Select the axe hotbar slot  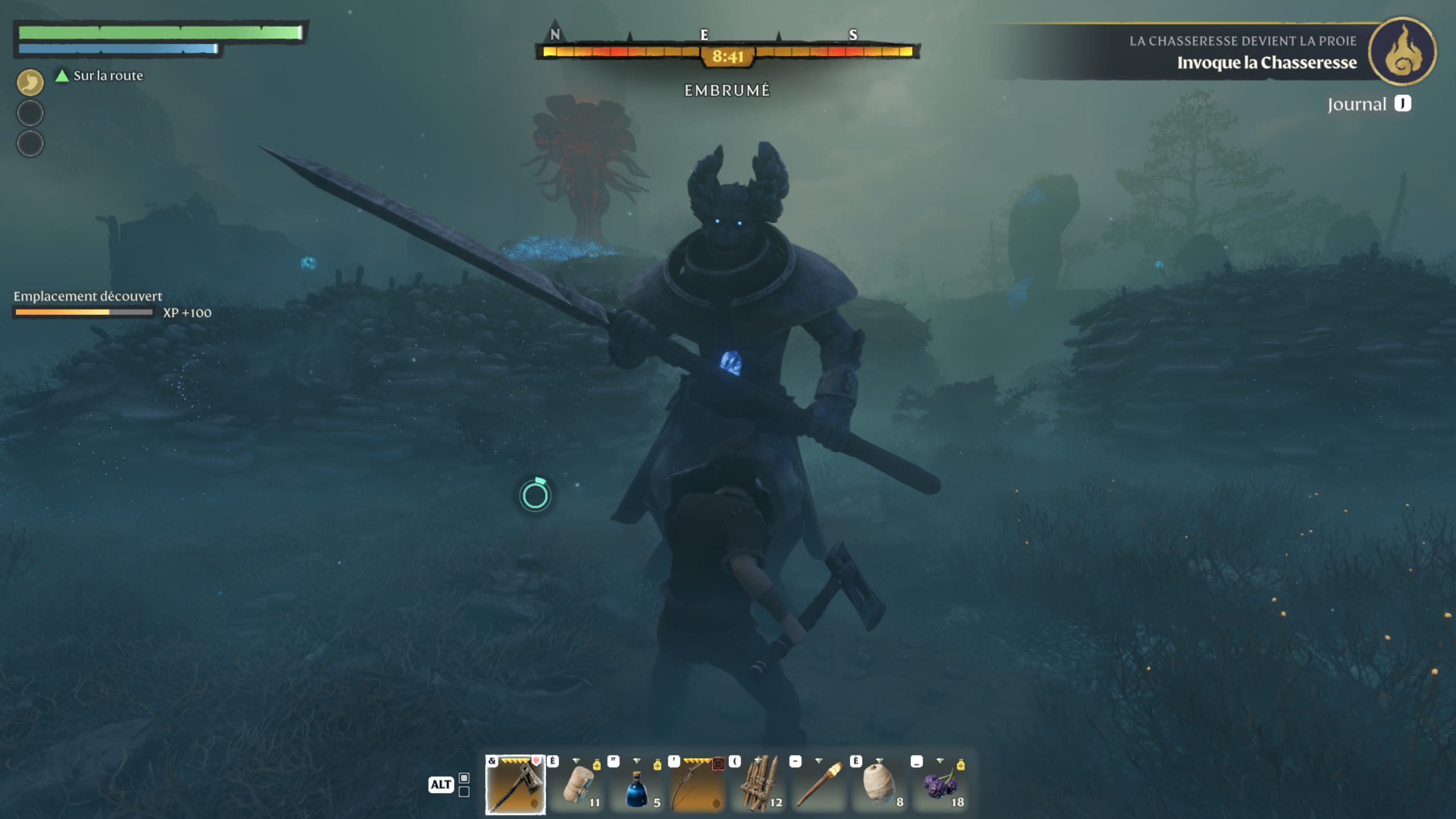(x=515, y=785)
